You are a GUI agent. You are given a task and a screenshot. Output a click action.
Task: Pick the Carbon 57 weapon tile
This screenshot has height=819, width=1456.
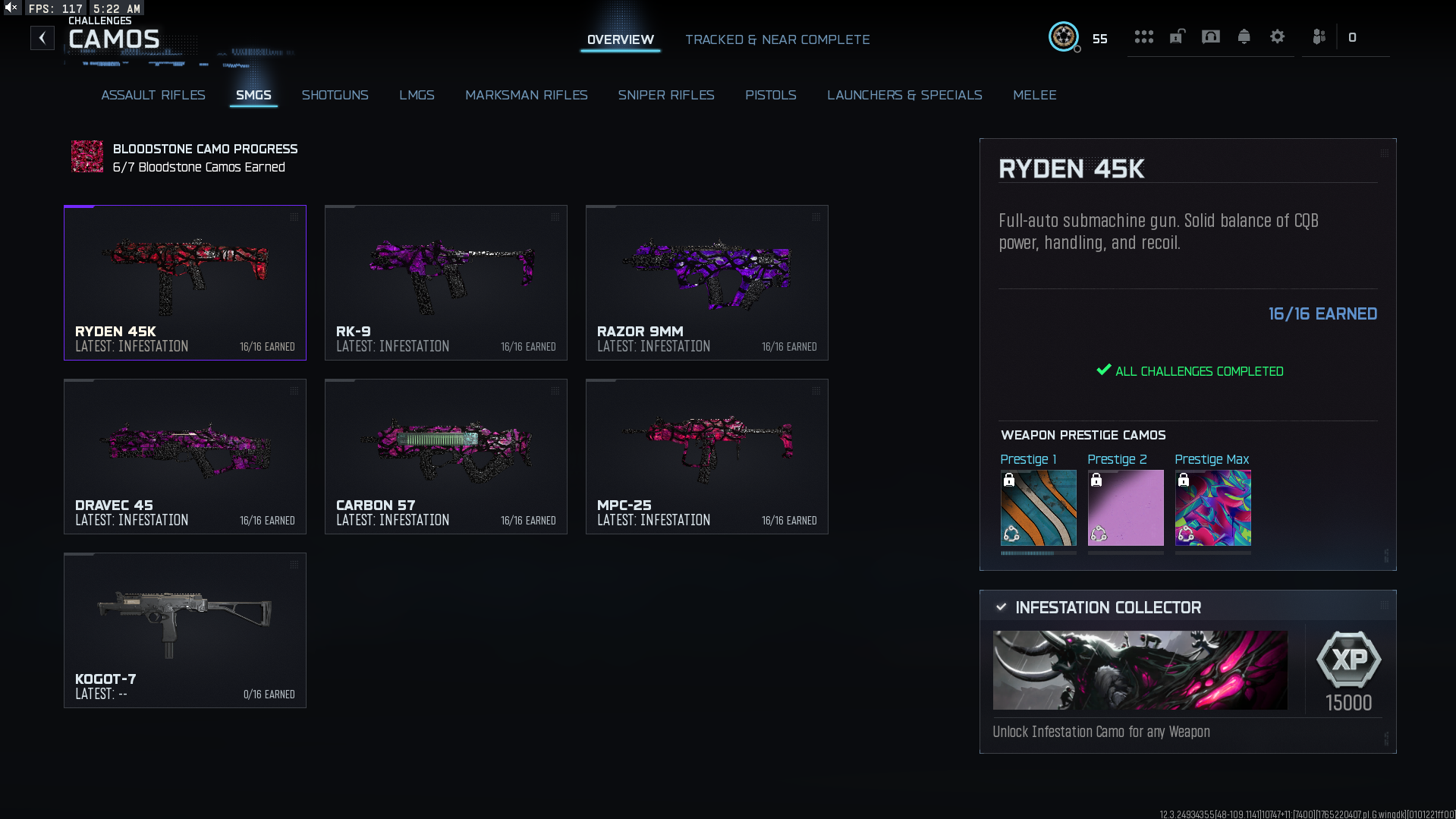pos(445,456)
